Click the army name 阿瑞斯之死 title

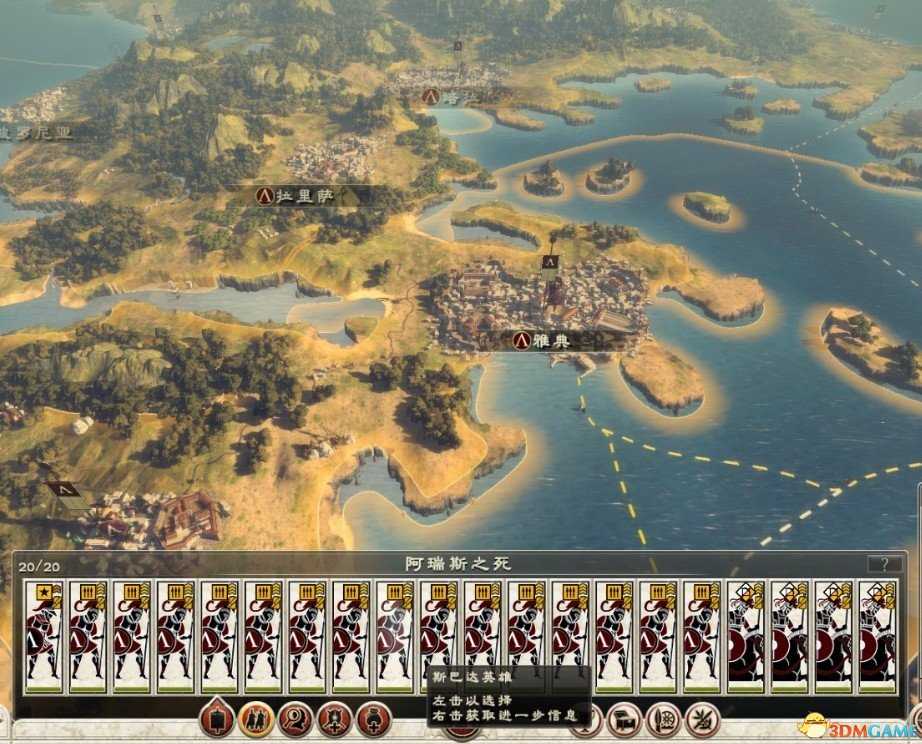pyautogui.click(x=459, y=564)
